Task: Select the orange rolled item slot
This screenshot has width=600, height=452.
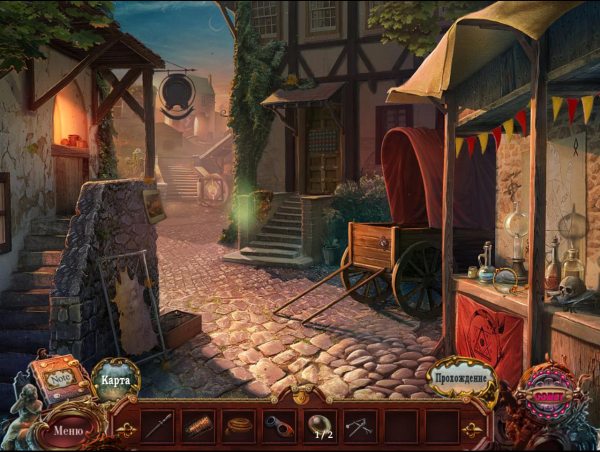Action: pos(198,426)
